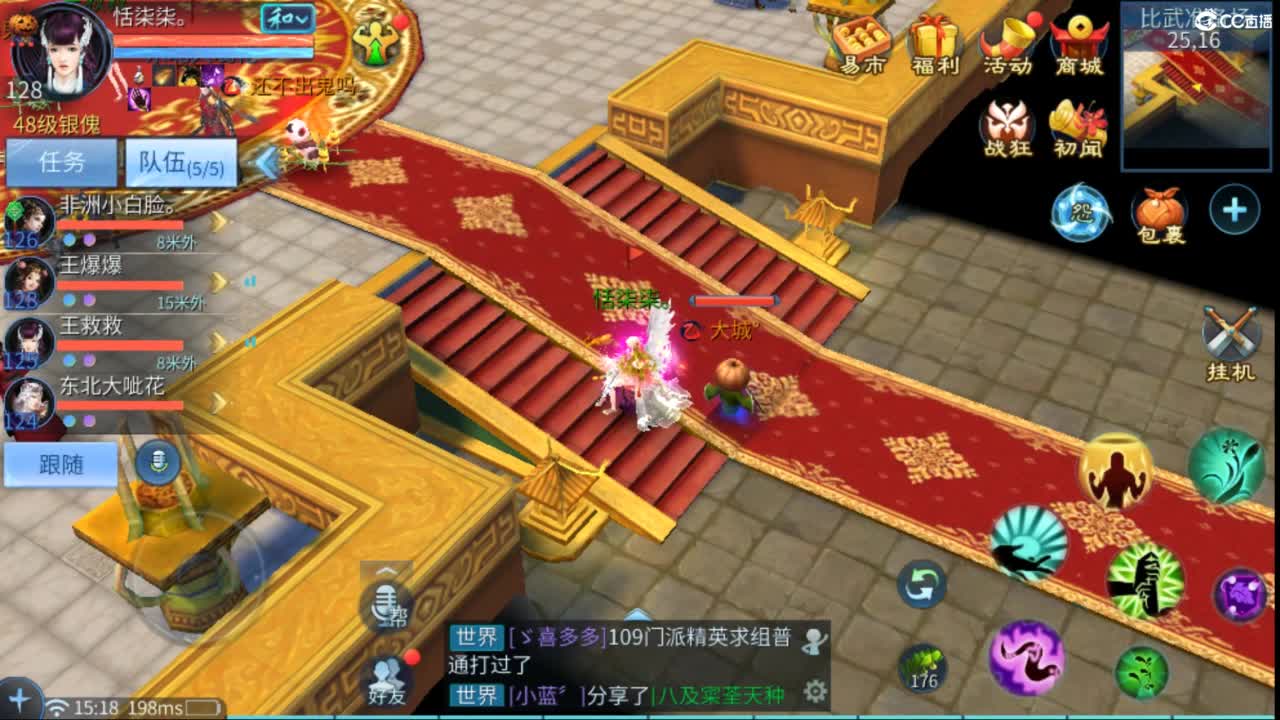Open the 和 PK mode dropdown
1280x720 pixels.
point(287,18)
